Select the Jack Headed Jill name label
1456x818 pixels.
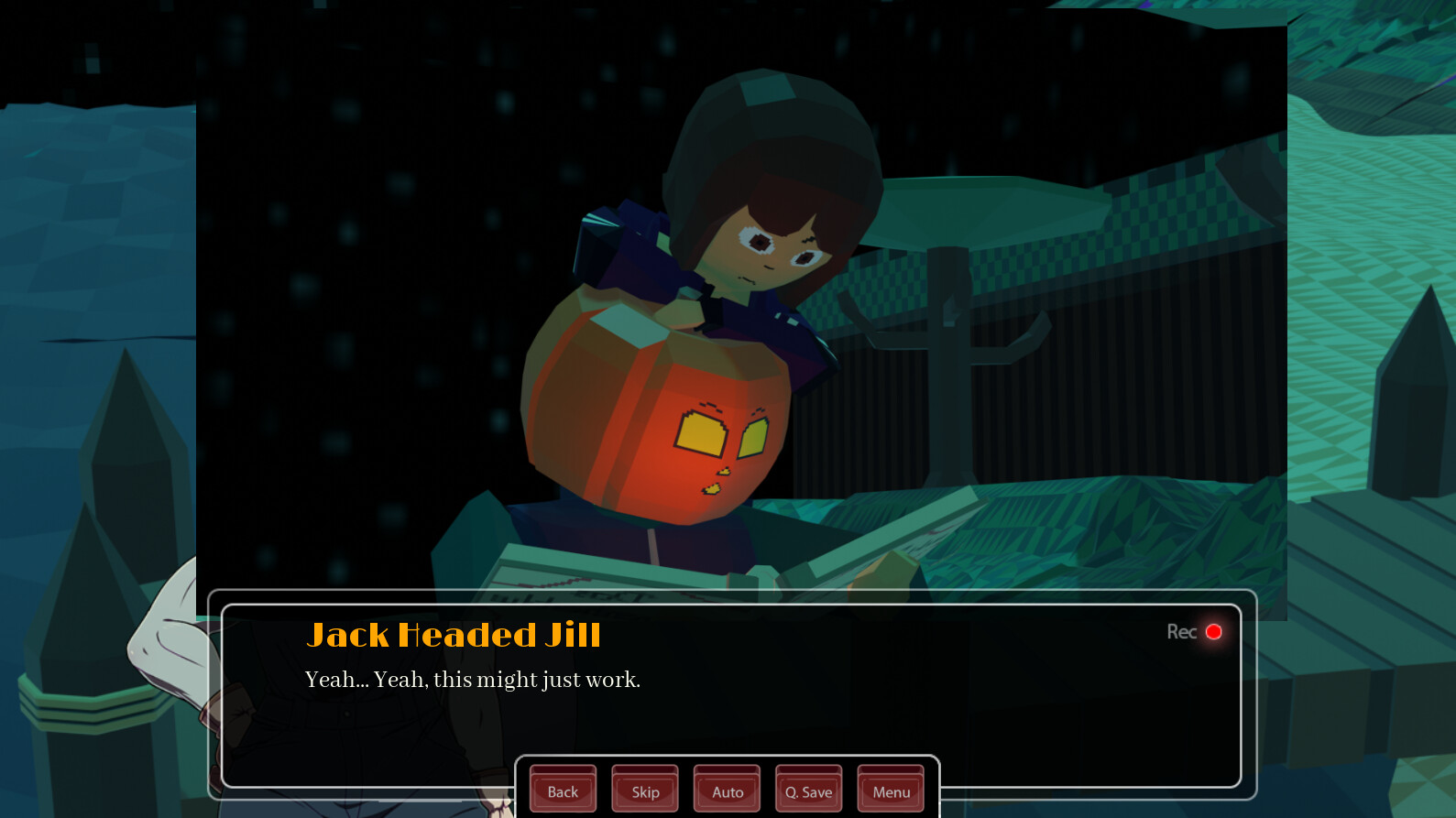click(x=455, y=634)
